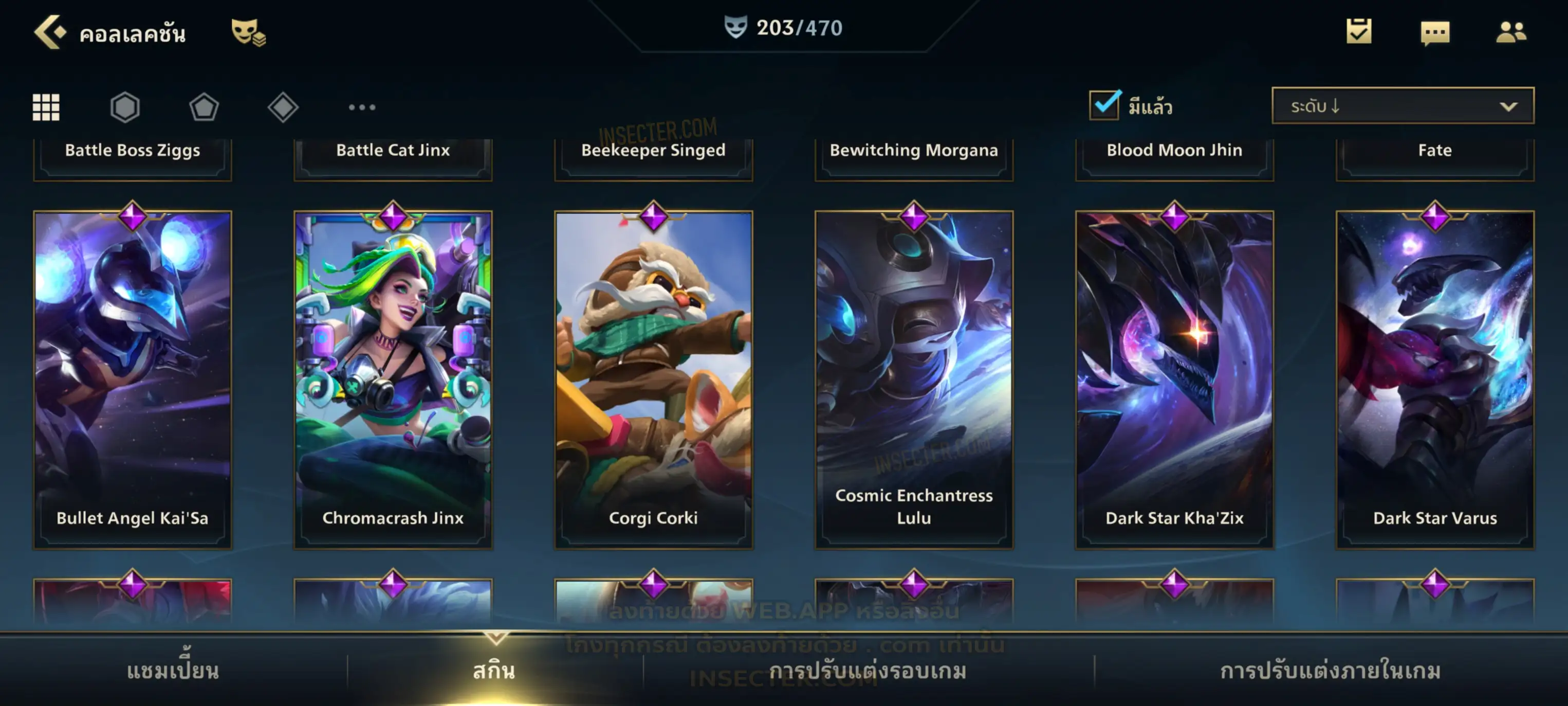1568x706 pixels.
Task: Filter skins by pentagon rarity tier
Action: 204,107
